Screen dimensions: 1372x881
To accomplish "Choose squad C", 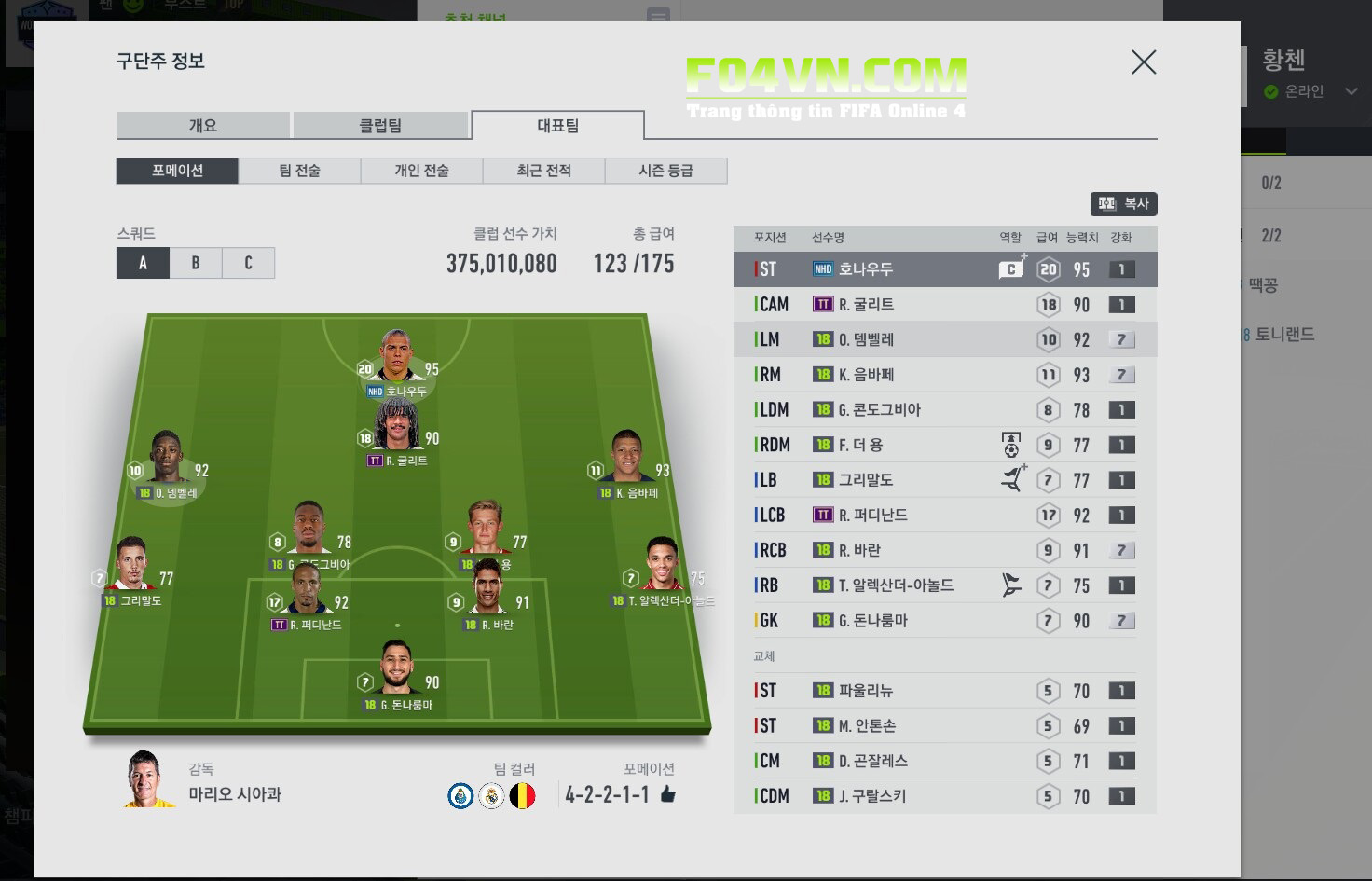I will pos(248,263).
